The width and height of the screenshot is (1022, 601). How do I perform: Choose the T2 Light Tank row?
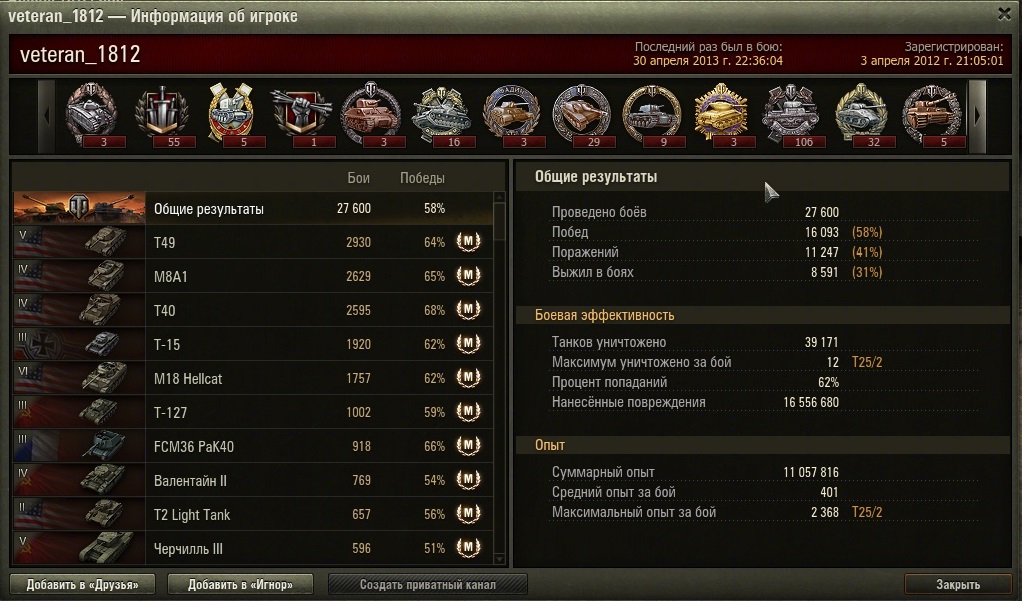(253, 515)
